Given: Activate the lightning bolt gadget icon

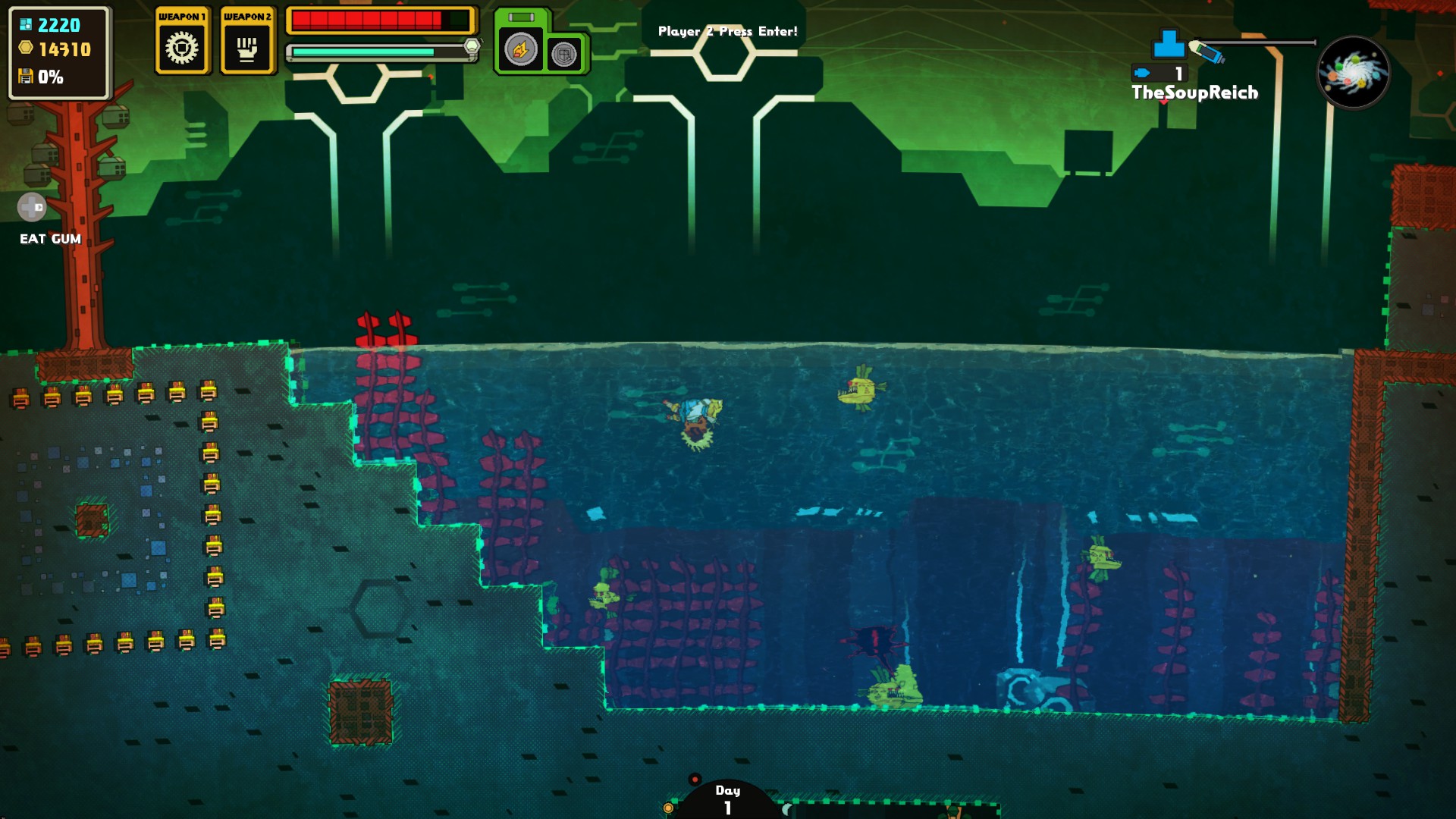Looking at the screenshot, I should [520, 51].
